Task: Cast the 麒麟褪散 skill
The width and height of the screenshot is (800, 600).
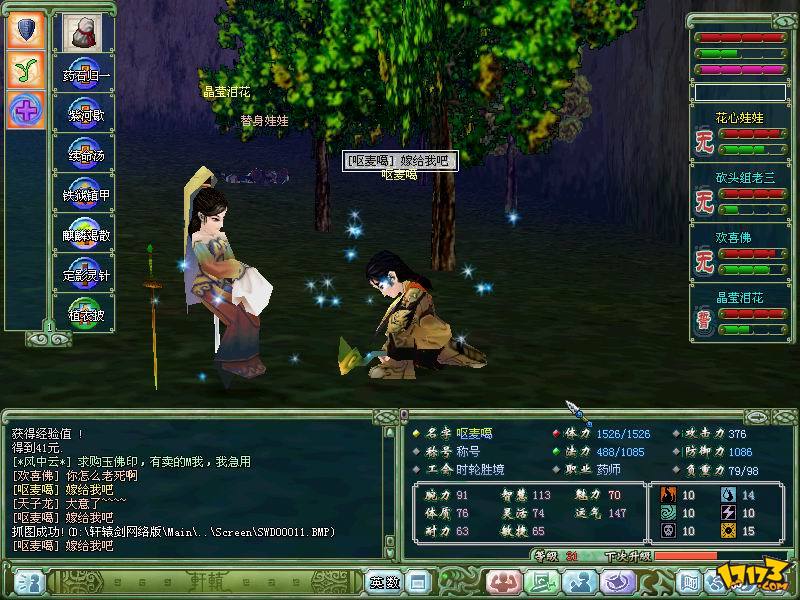Action: pyautogui.click(x=84, y=232)
